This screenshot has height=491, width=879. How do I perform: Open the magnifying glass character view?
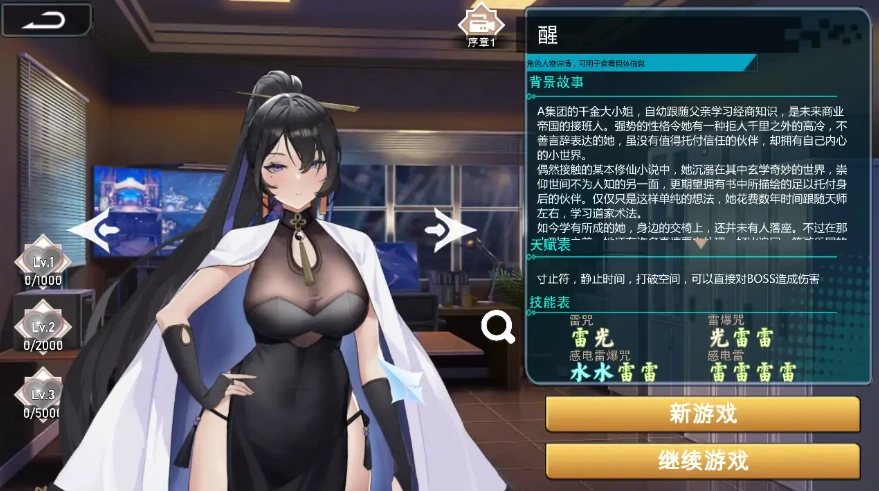(x=497, y=326)
